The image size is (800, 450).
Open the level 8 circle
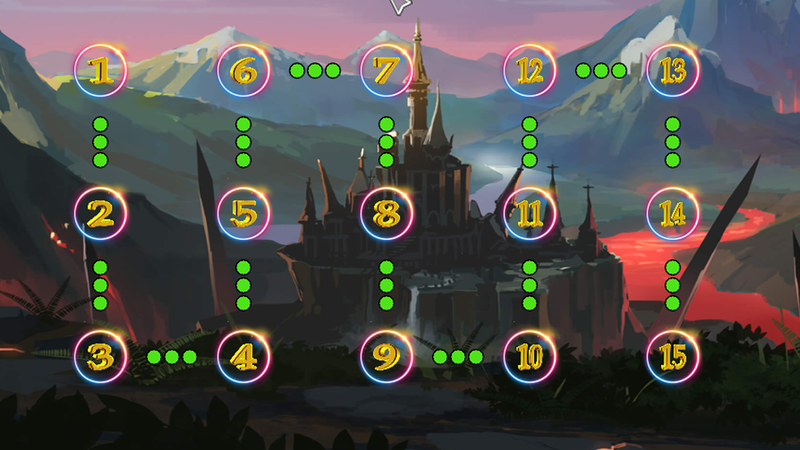click(x=386, y=213)
